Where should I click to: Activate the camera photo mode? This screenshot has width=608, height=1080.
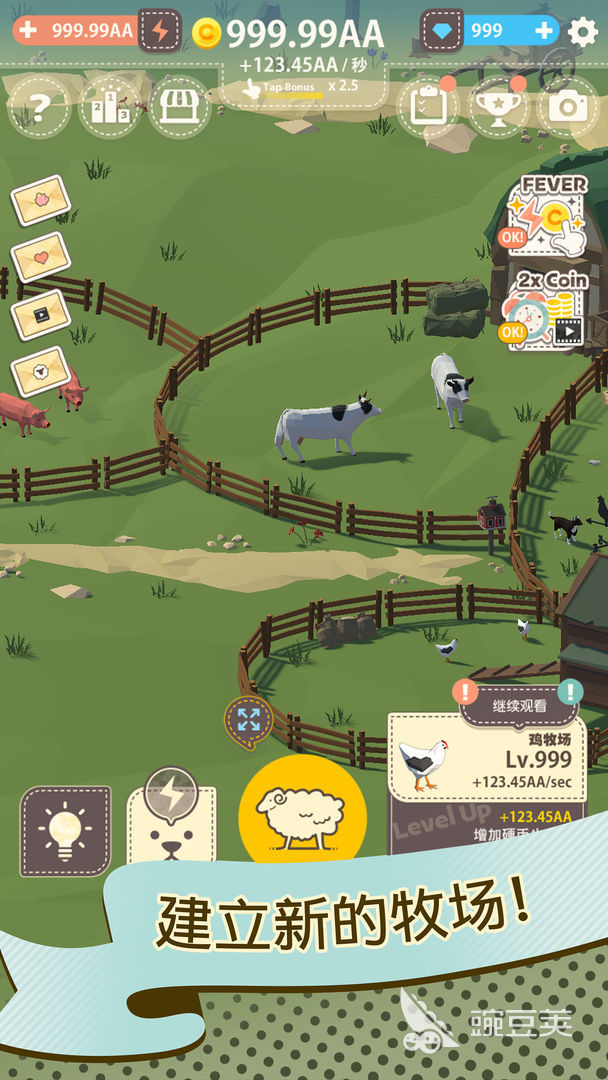(568, 107)
